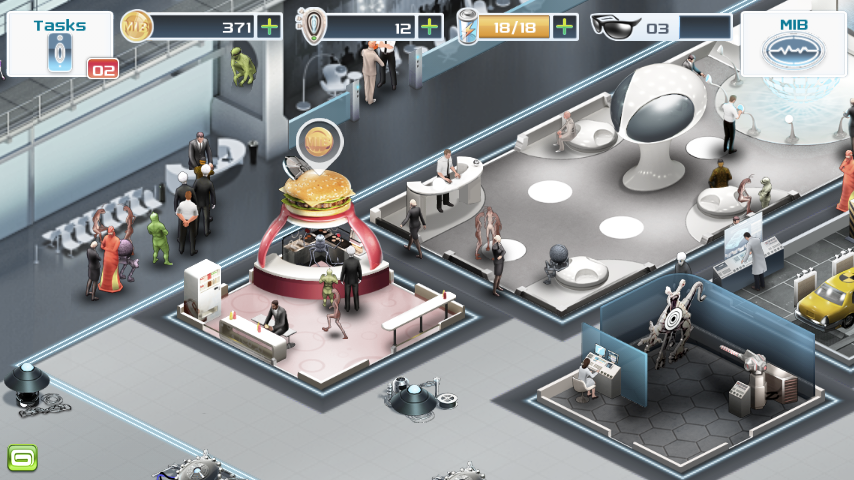Viewport: 854px width, 480px height.
Task: Buy more alien badge currency with plus
Action: click(x=430, y=27)
